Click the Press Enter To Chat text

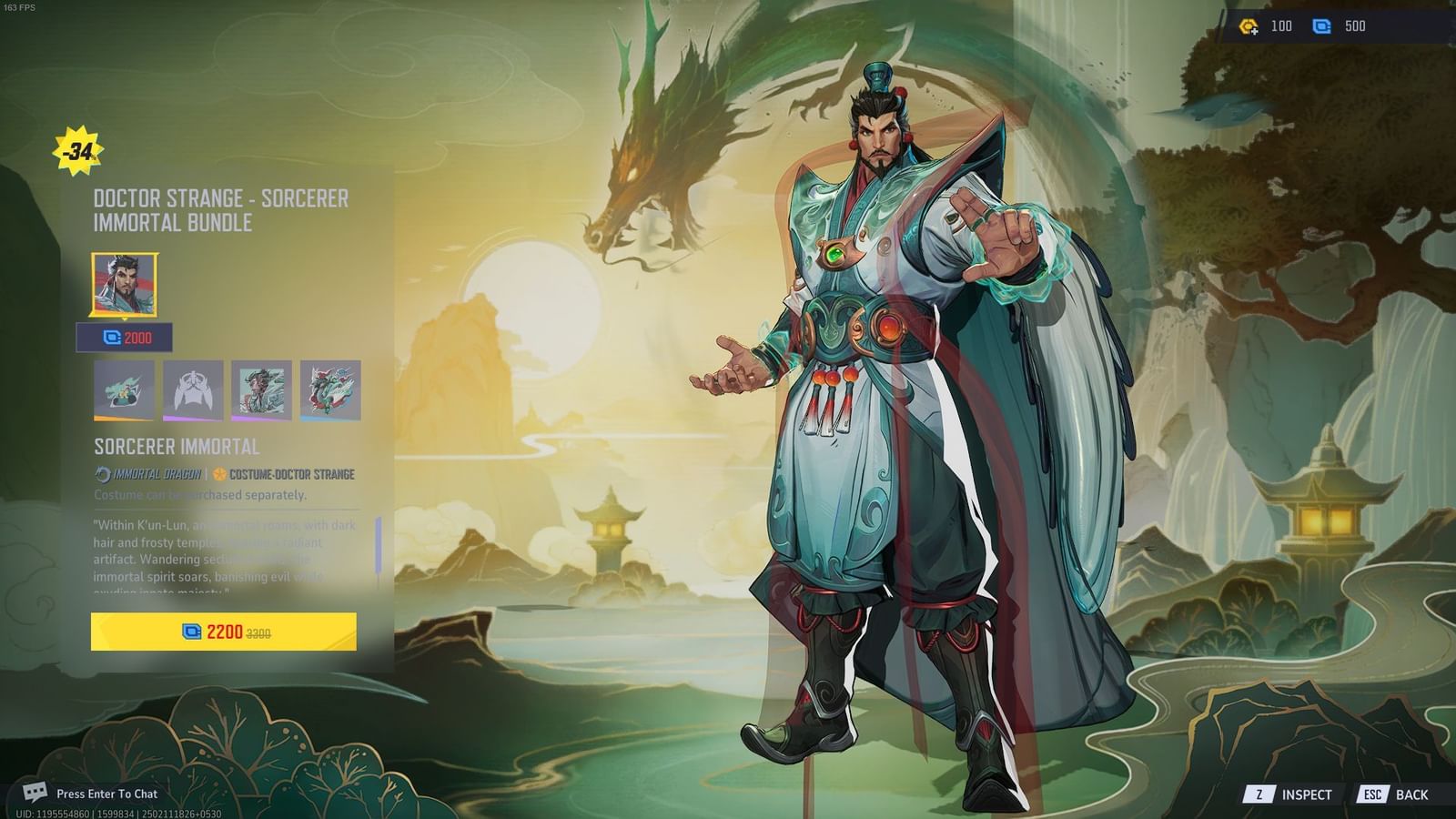click(106, 794)
